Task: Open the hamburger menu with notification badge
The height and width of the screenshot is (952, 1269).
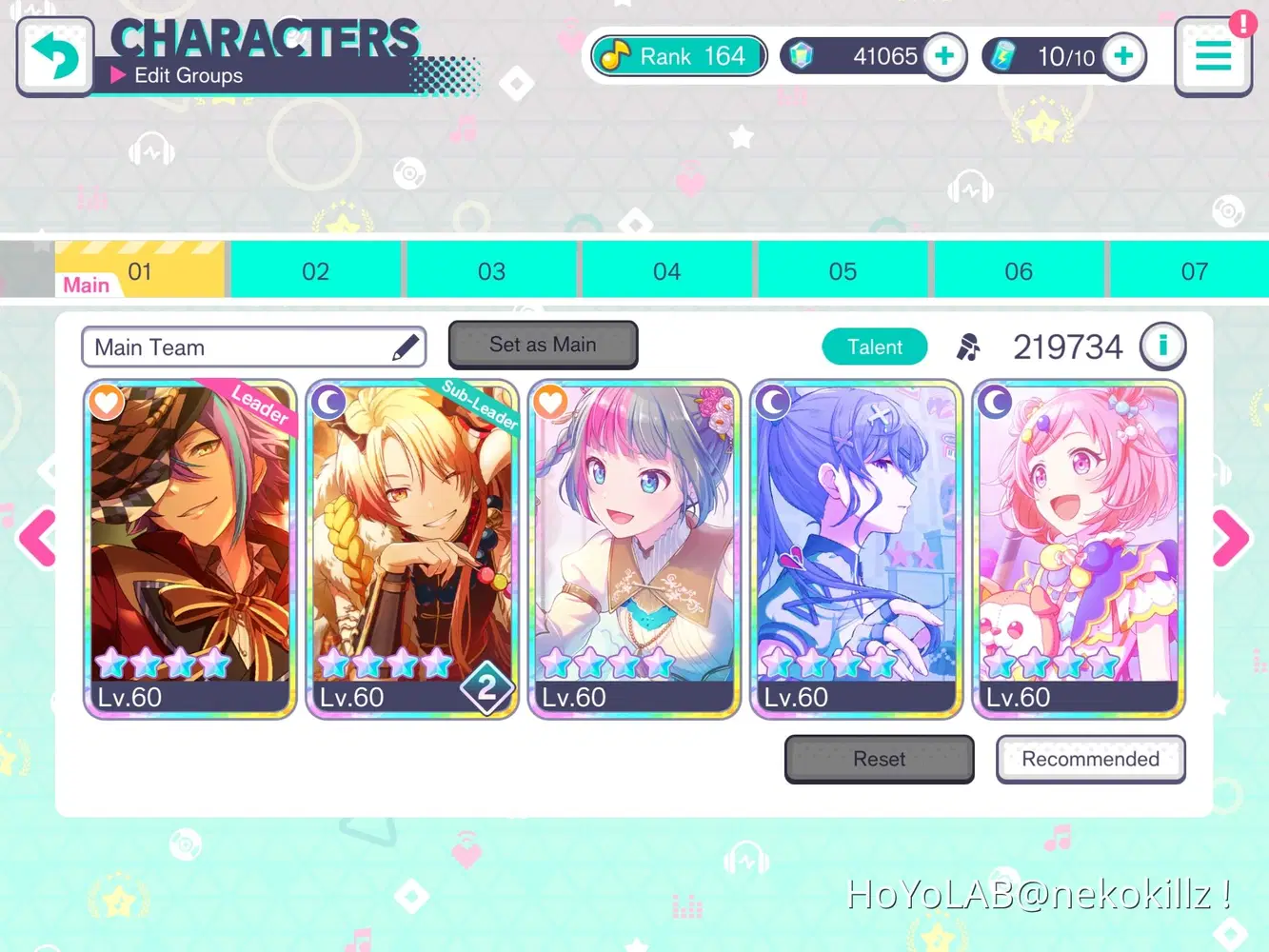Action: point(1213,55)
